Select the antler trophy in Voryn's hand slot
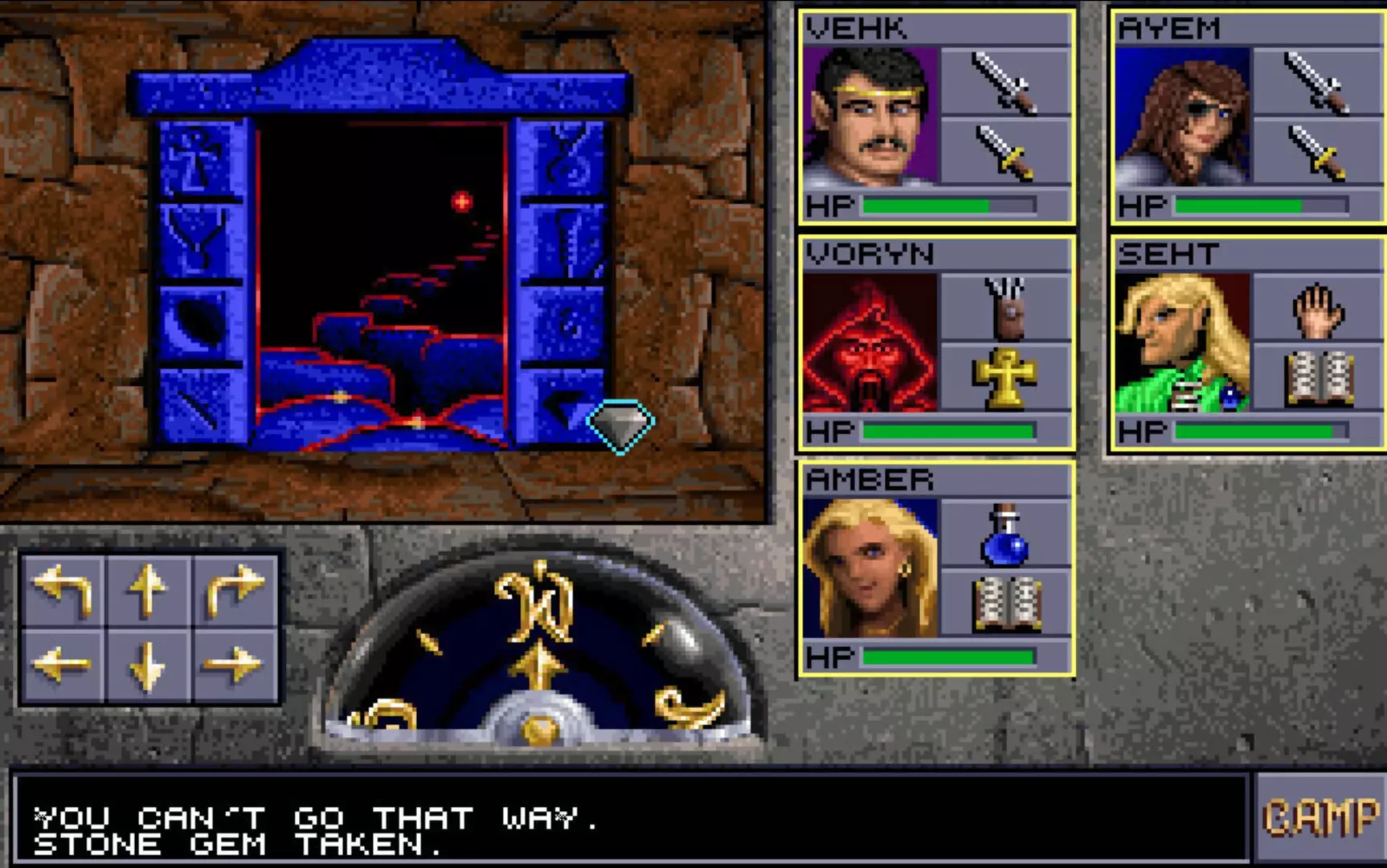 coord(1007,306)
